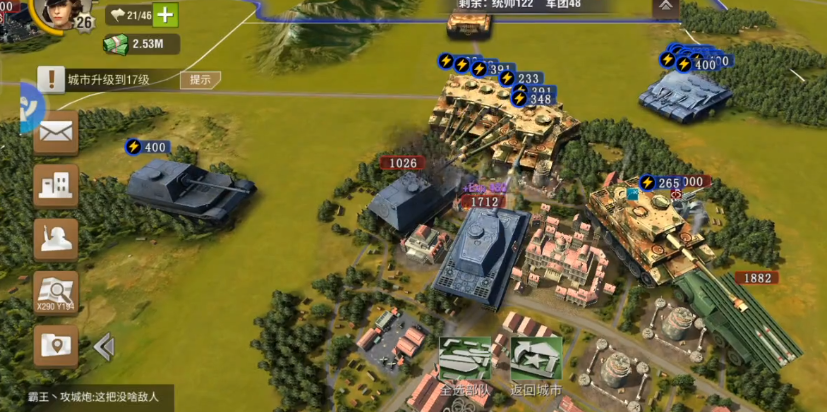
Task: Open the map coordinate search
Action: click(x=56, y=292)
